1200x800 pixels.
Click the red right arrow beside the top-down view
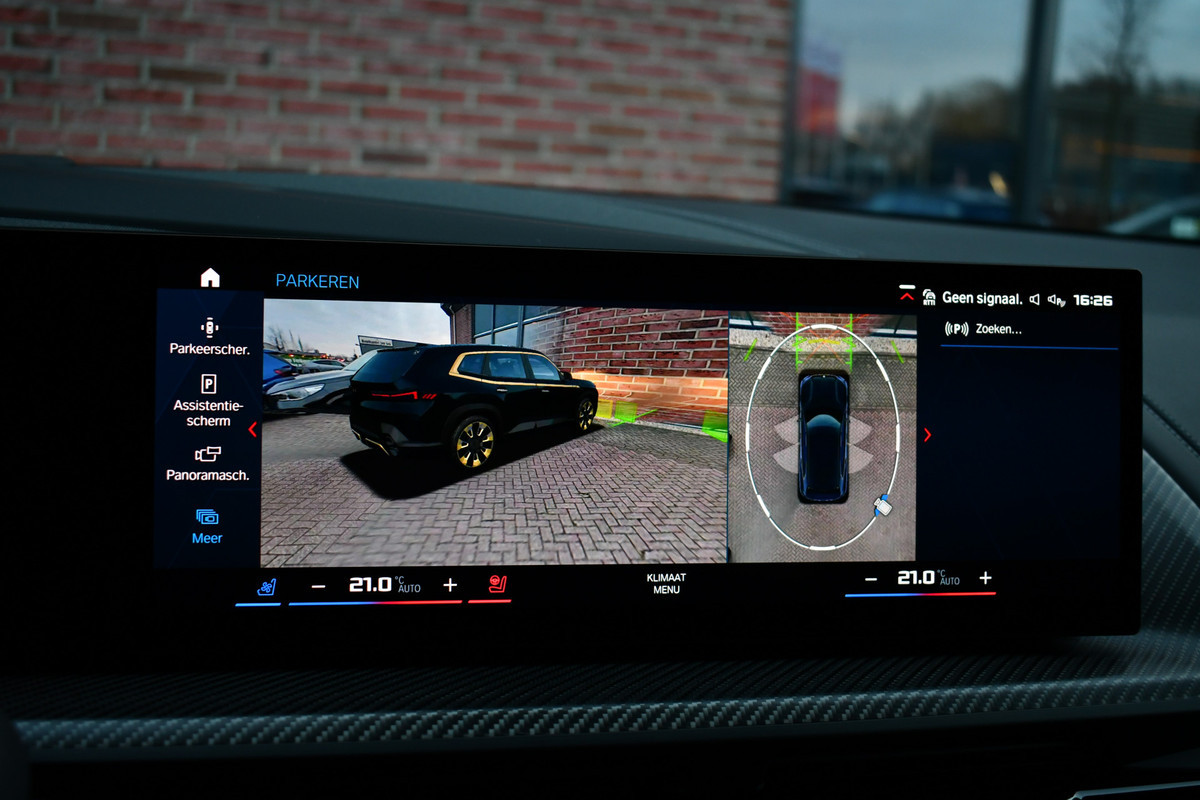click(927, 434)
